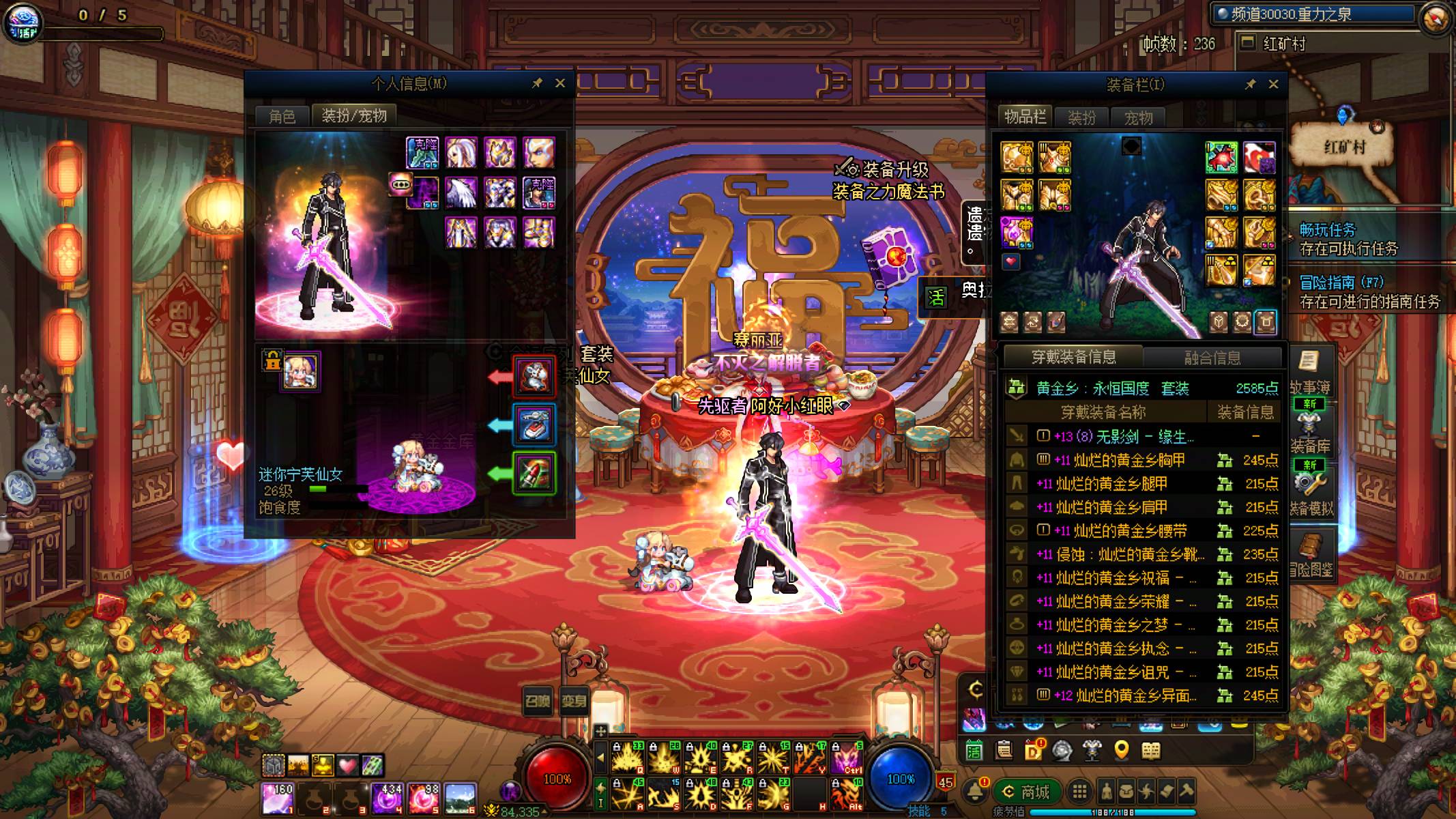Open the 宠物 tab in equipment window
The height and width of the screenshot is (819, 1456).
(x=1138, y=117)
